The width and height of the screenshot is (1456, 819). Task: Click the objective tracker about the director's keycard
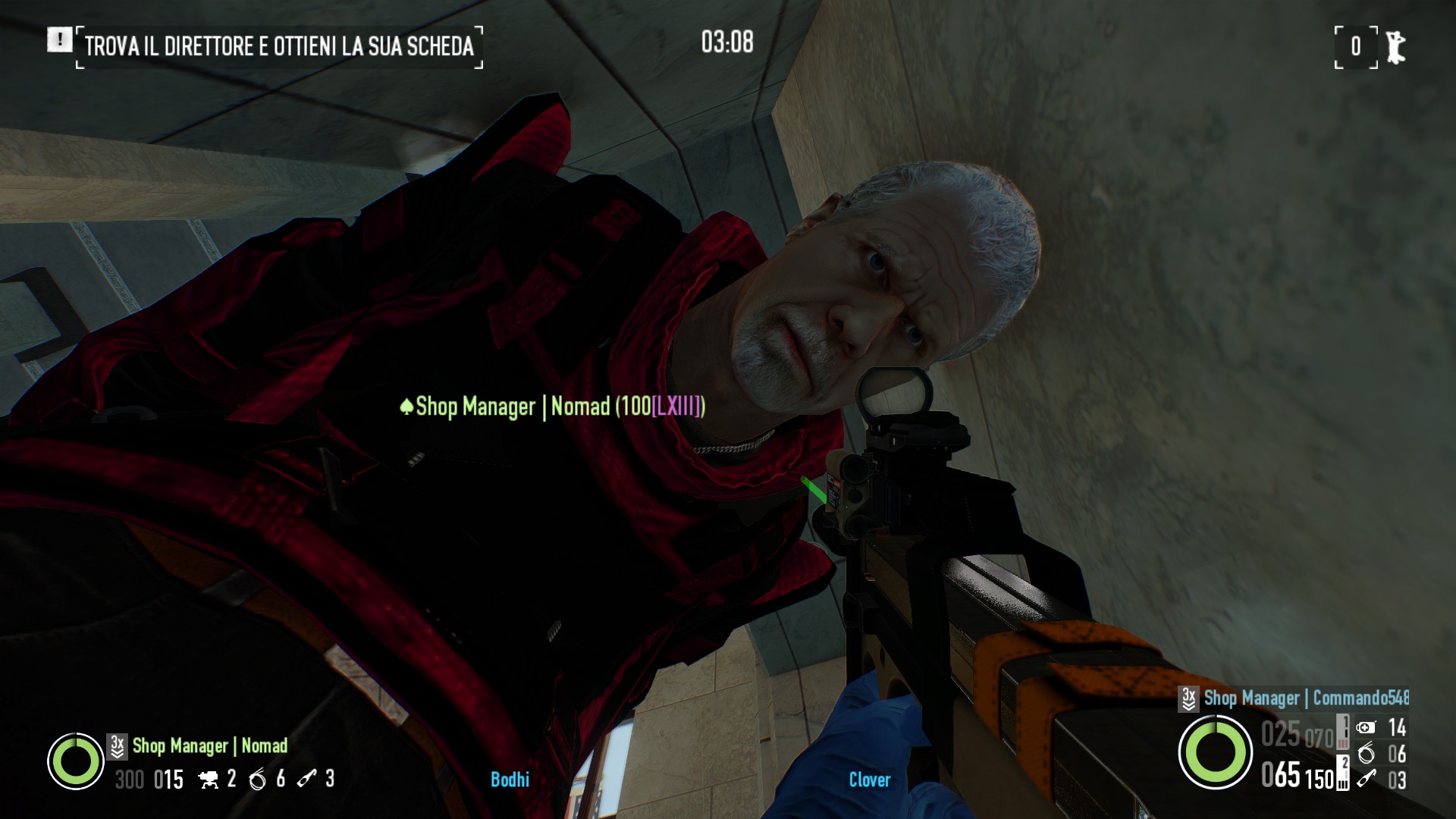click(279, 46)
